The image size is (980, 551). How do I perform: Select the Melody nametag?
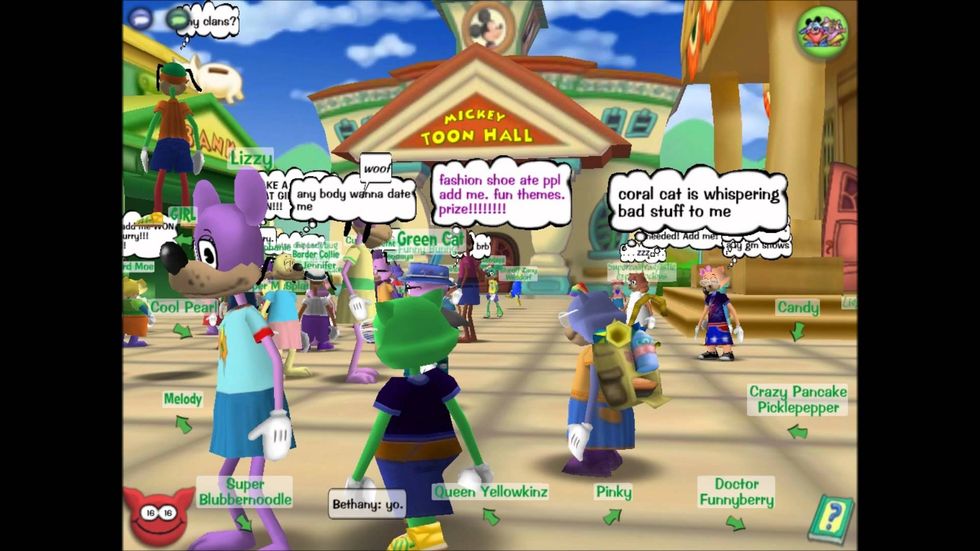coord(183,399)
